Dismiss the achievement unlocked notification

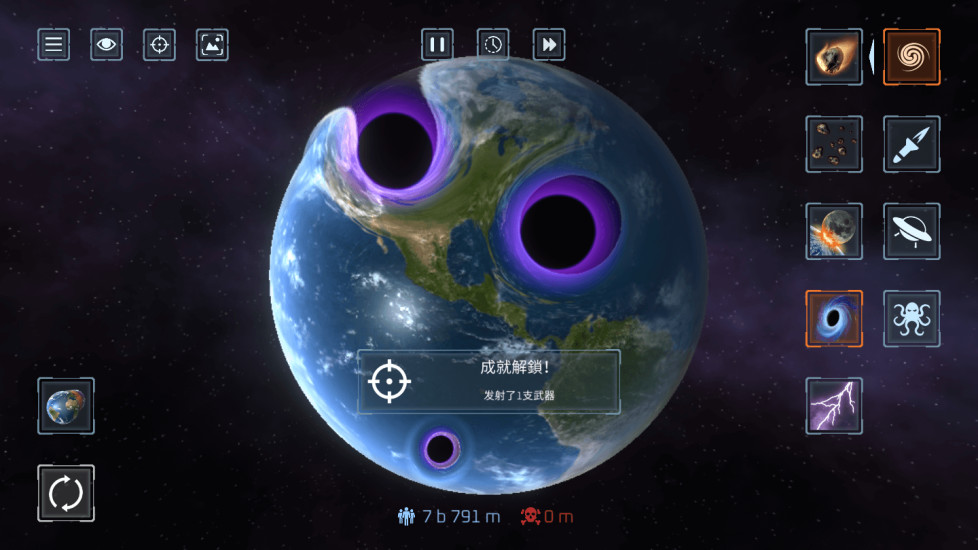tap(489, 381)
